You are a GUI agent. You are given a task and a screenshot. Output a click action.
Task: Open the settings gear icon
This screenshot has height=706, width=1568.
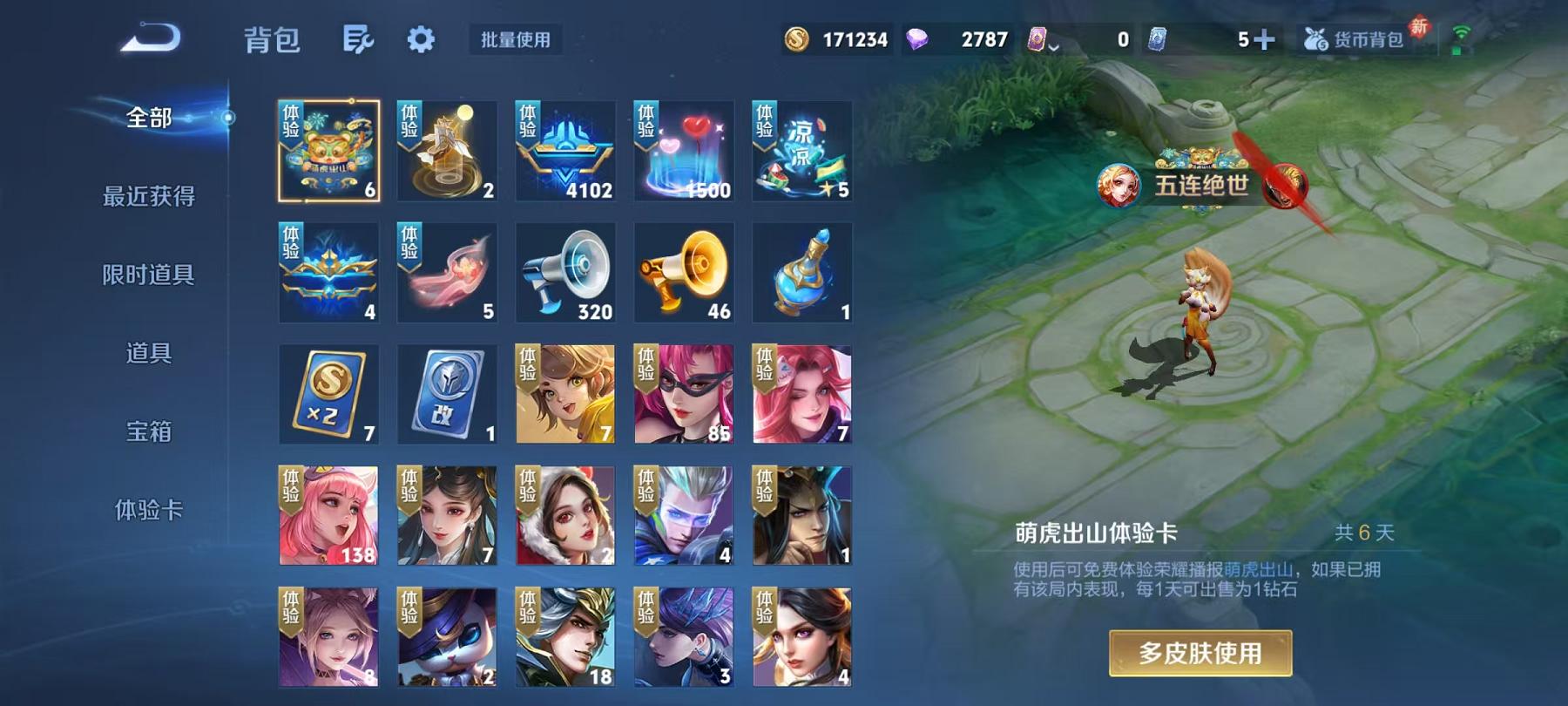click(x=422, y=40)
